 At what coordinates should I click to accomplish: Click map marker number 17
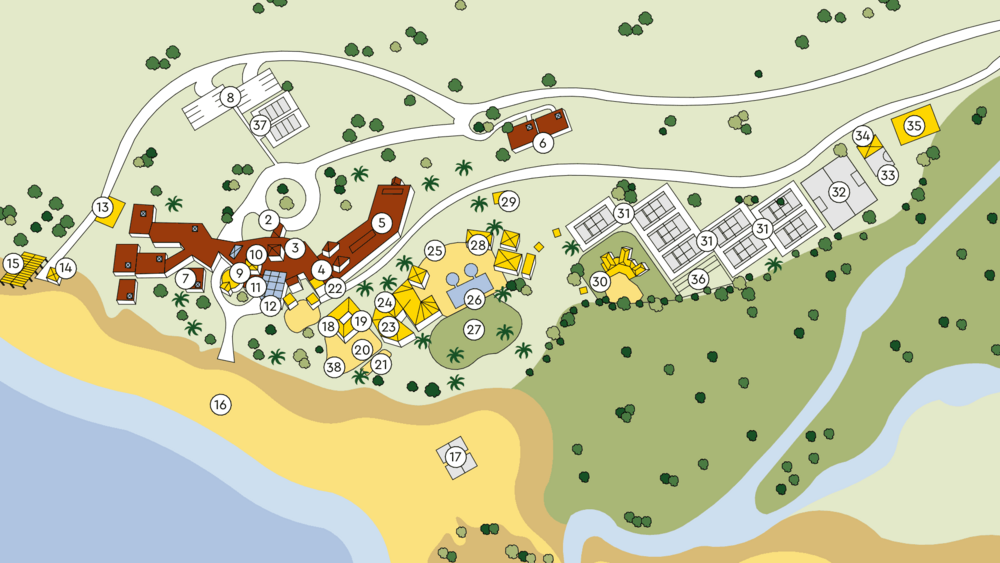coord(456,457)
